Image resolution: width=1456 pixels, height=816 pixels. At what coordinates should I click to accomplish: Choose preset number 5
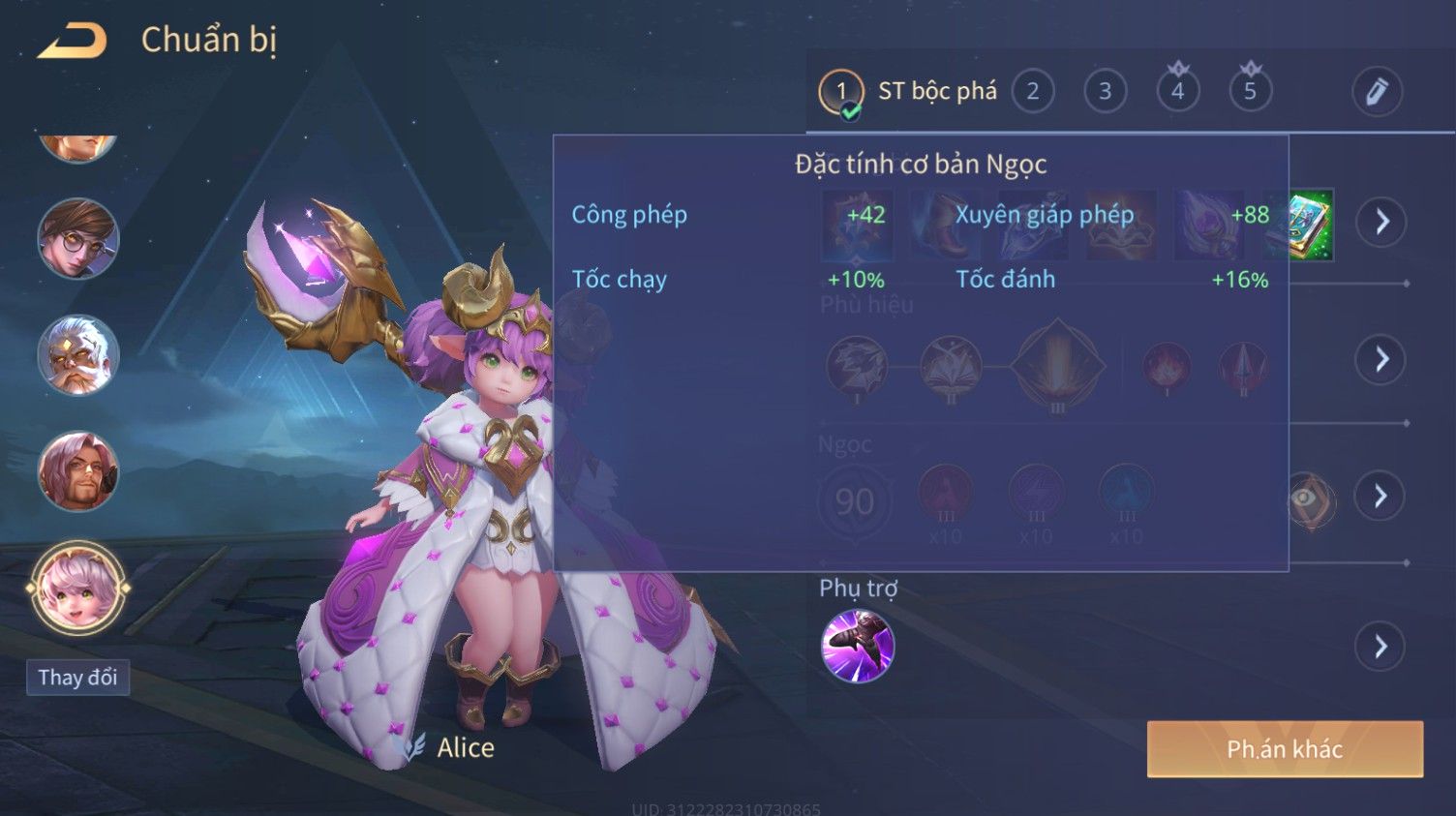pos(1250,92)
